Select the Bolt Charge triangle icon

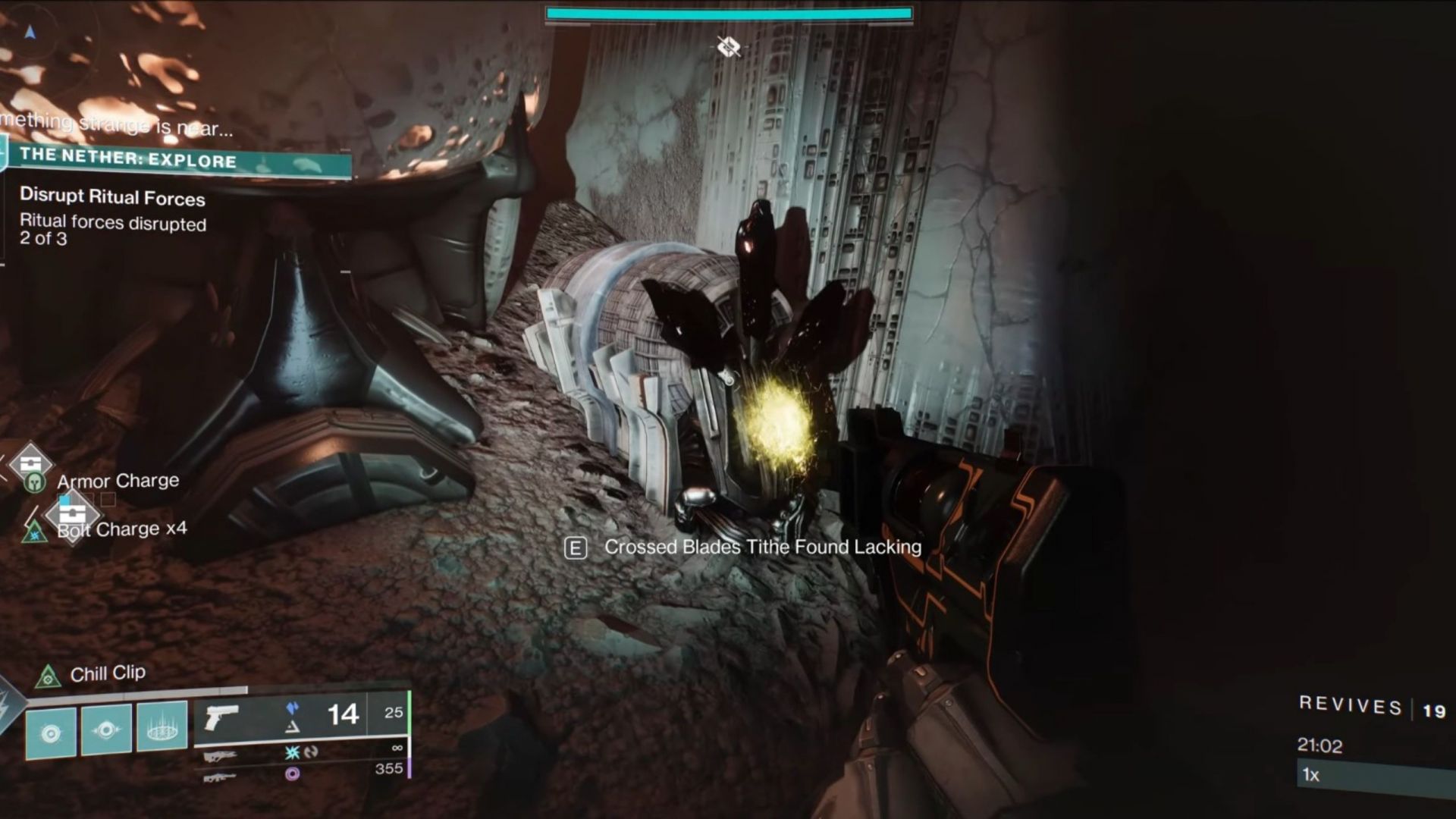pos(34,531)
